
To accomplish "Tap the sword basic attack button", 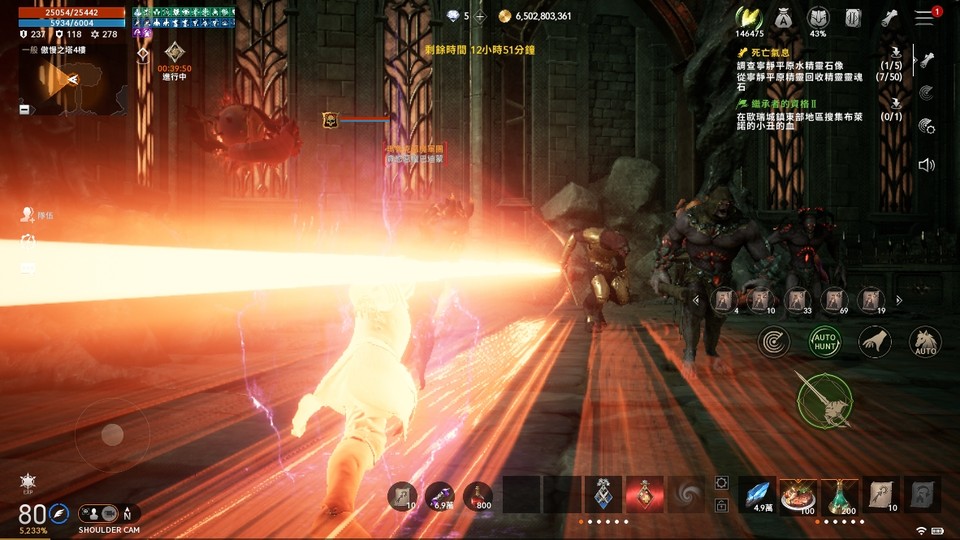I will 825,400.
